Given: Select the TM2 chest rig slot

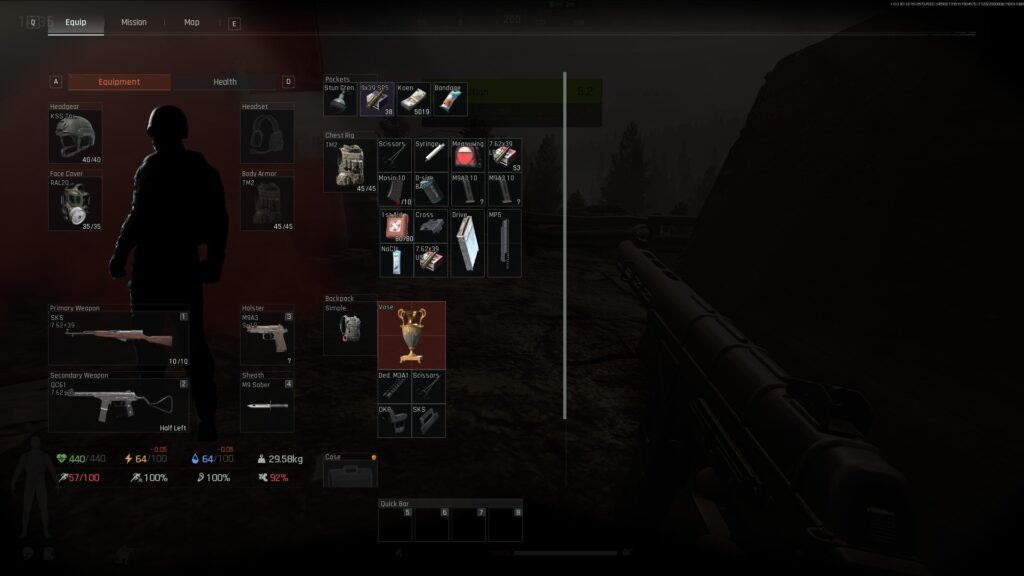Looking at the screenshot, I should [x=350, y=165].
